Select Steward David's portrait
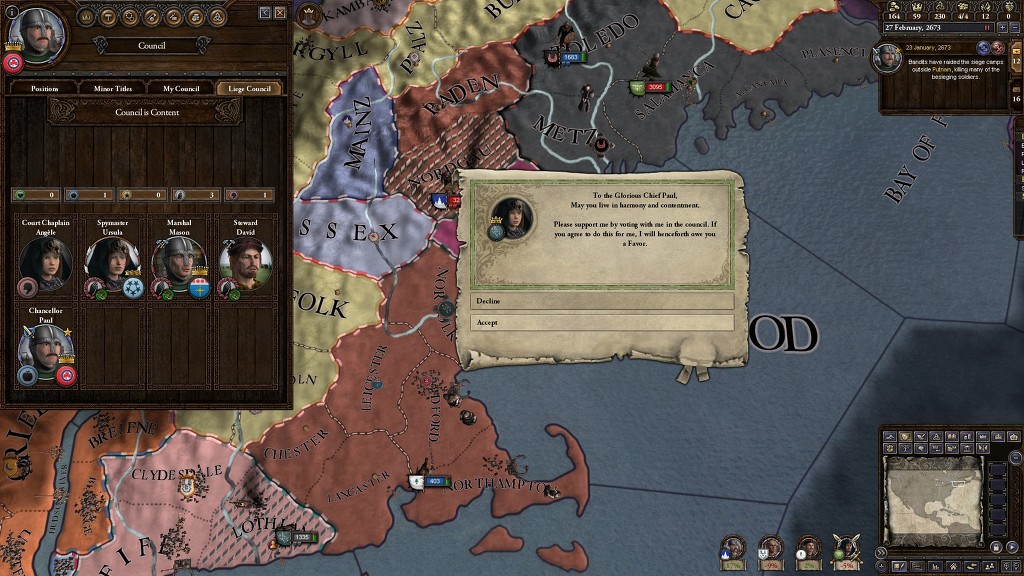 244,264
